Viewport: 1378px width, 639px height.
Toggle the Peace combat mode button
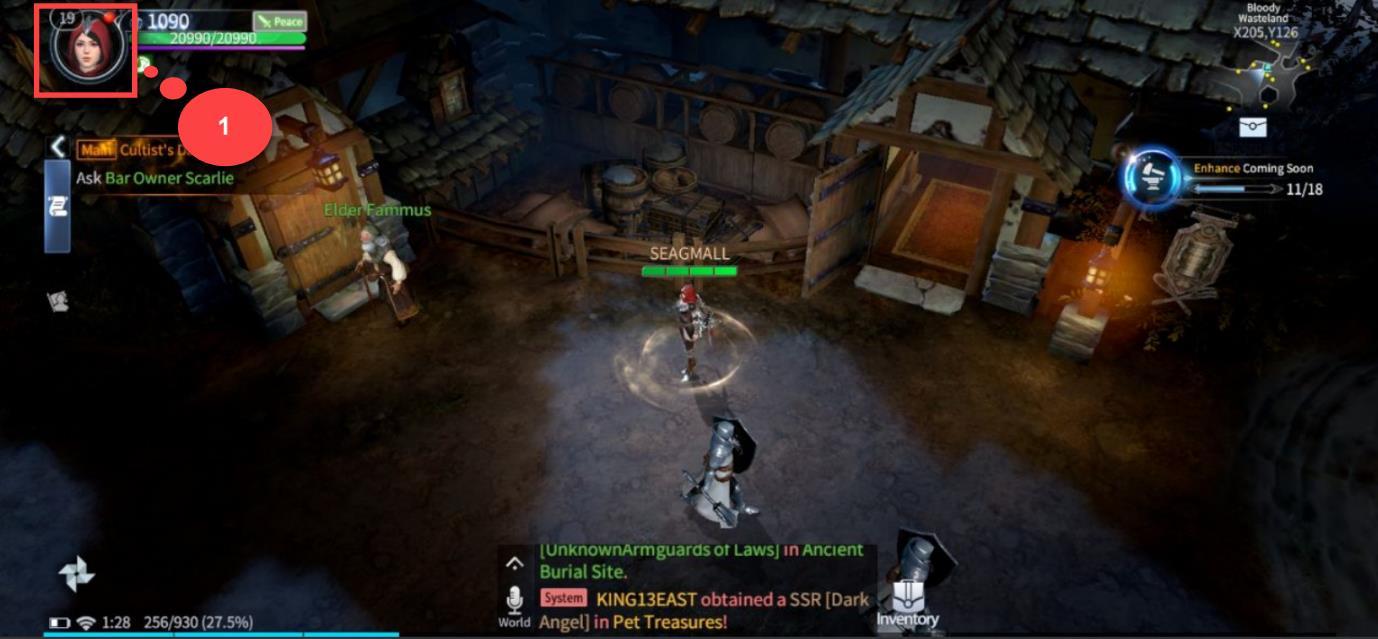pyautogui.click(x=279, y=21)
